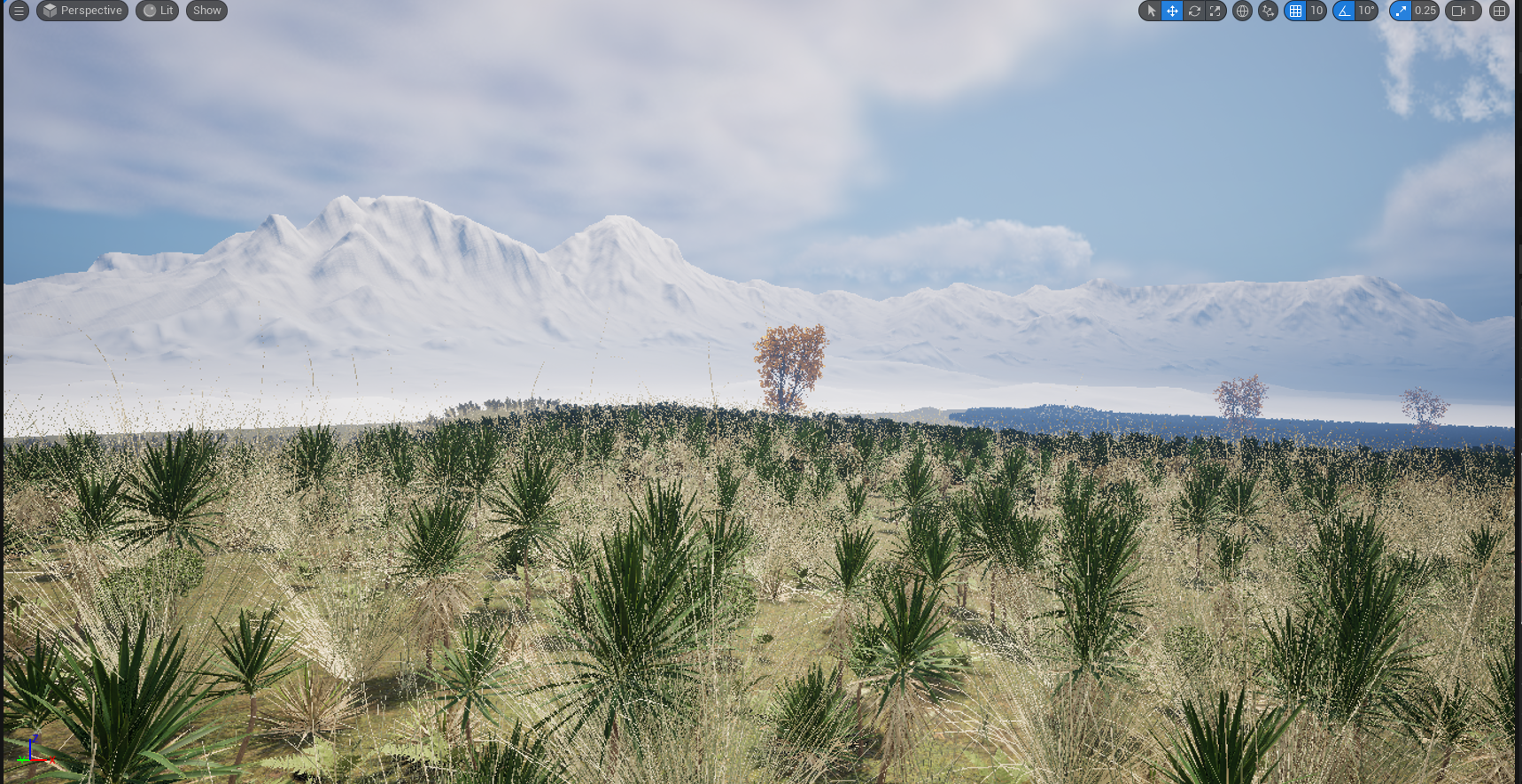Screen dimensions: 1522x784
Task: Open the Show flags menu
Action: 206,11
